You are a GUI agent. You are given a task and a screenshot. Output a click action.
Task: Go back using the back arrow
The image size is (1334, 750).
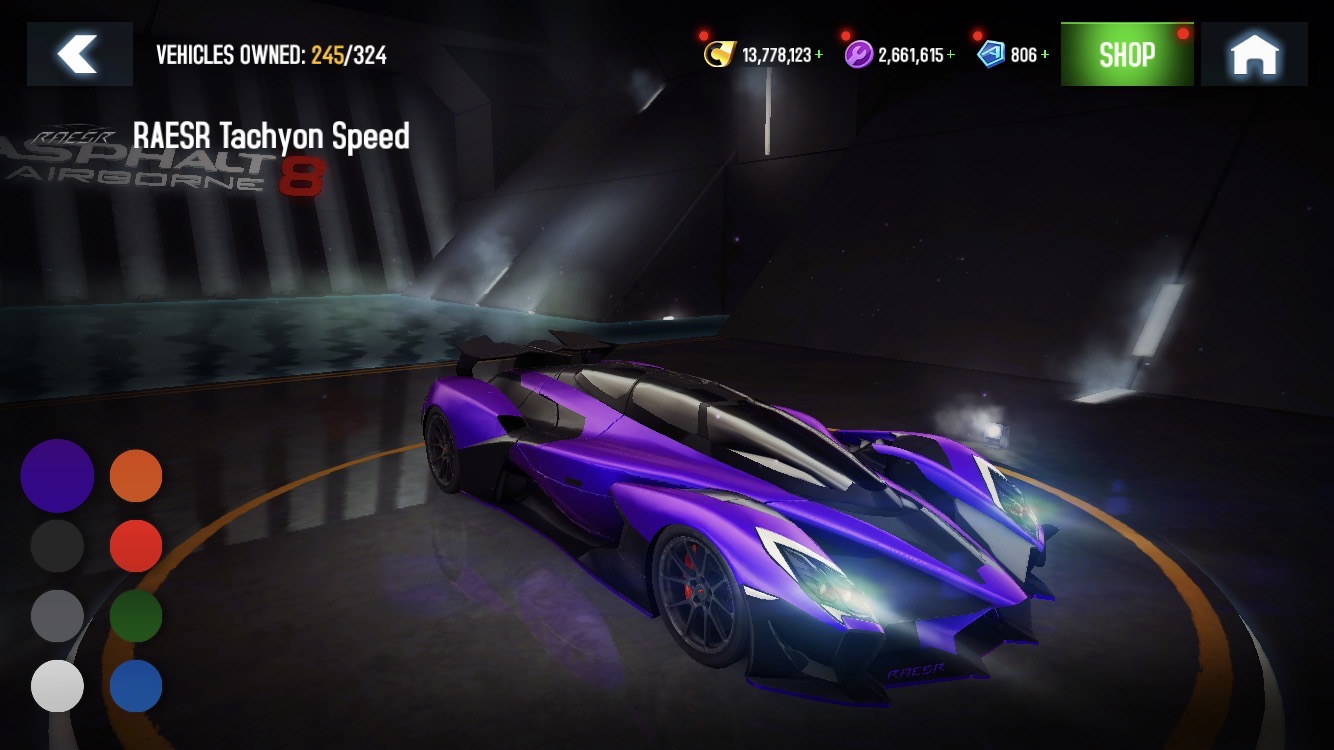(x=79, y=53)
